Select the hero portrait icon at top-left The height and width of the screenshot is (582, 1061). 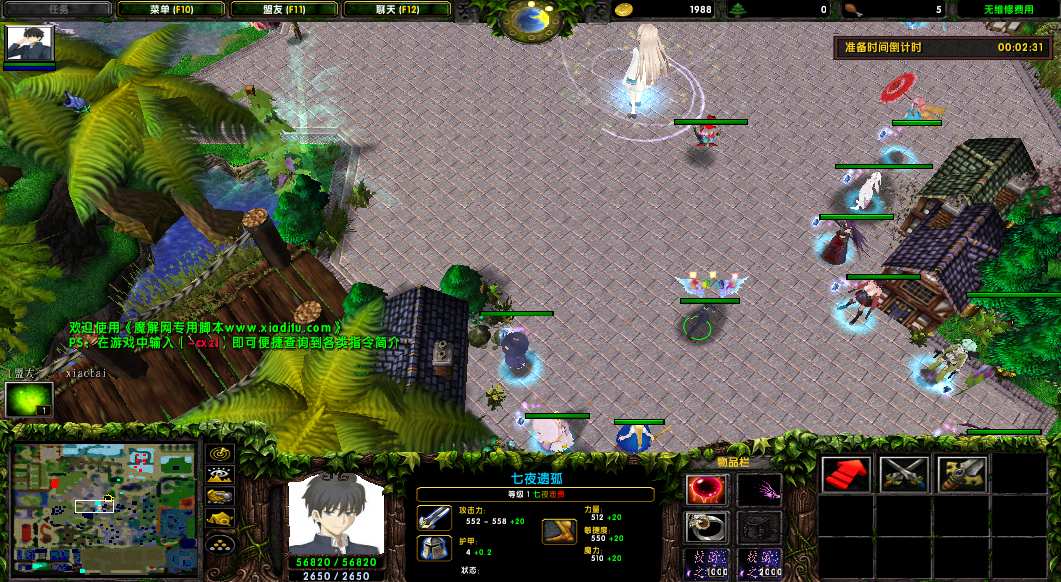pos(29,44)
